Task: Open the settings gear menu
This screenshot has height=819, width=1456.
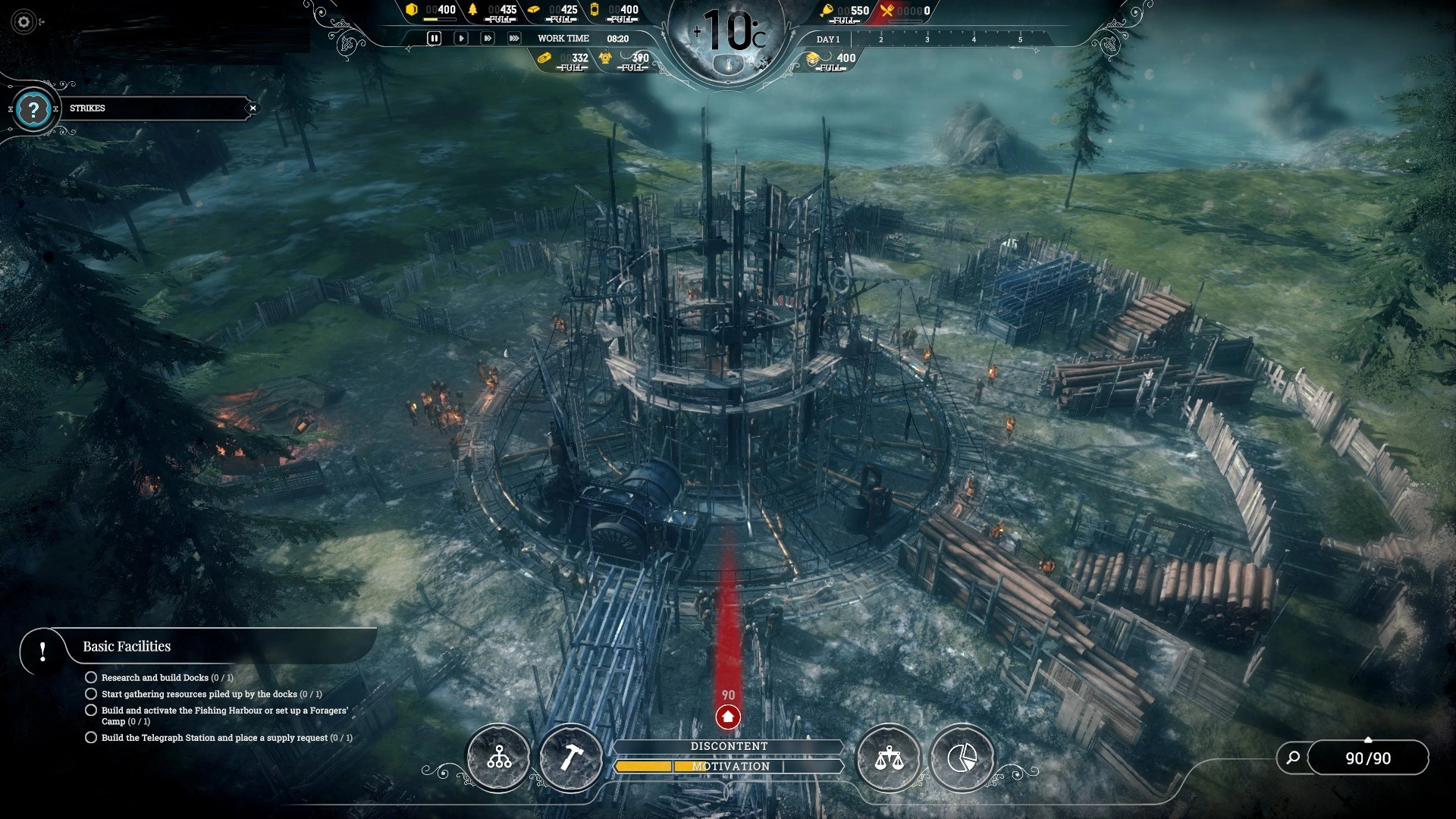Action: [x=24, y=22]
